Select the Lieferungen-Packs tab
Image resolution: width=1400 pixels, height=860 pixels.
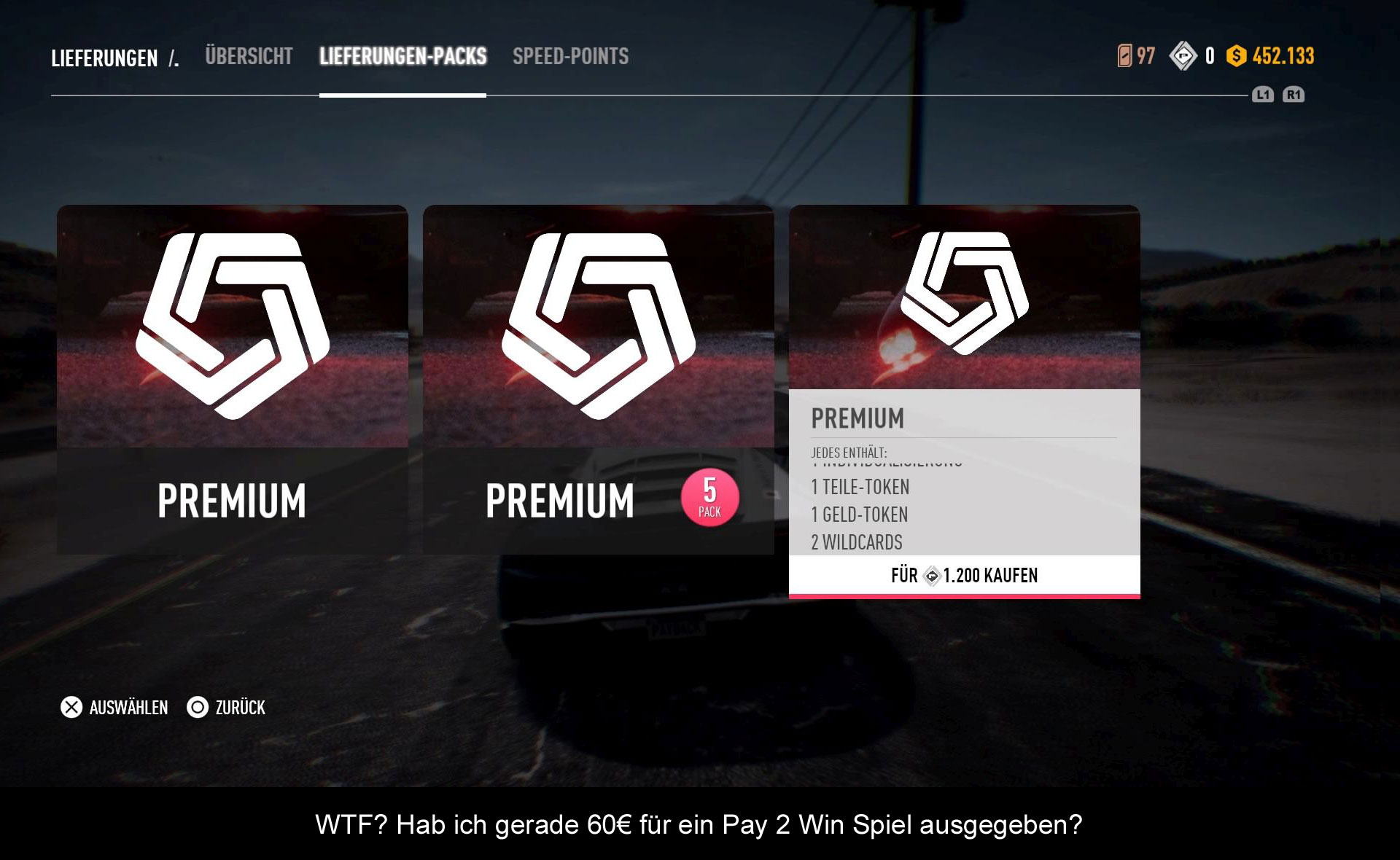click(x=402, y=57)
